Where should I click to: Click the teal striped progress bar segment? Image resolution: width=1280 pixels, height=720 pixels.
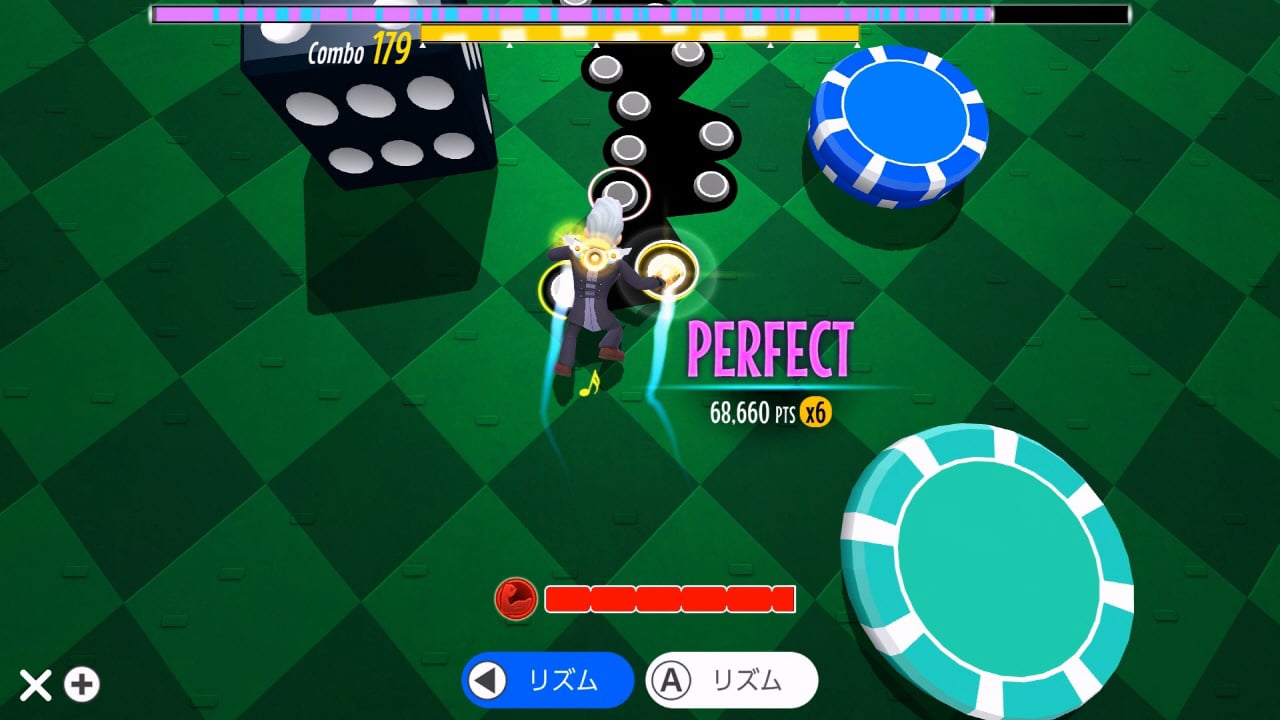click(x=531, y=14)
